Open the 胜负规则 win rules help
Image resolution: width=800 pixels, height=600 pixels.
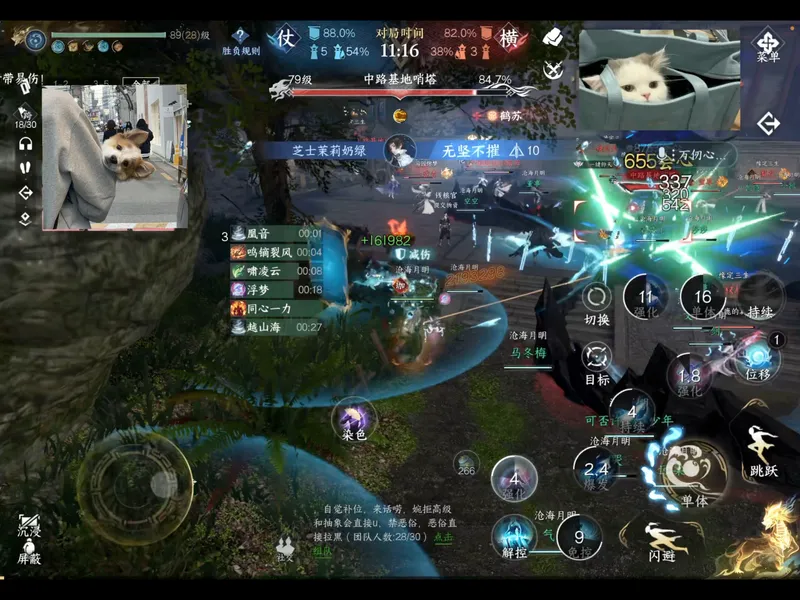pos(240,40)
